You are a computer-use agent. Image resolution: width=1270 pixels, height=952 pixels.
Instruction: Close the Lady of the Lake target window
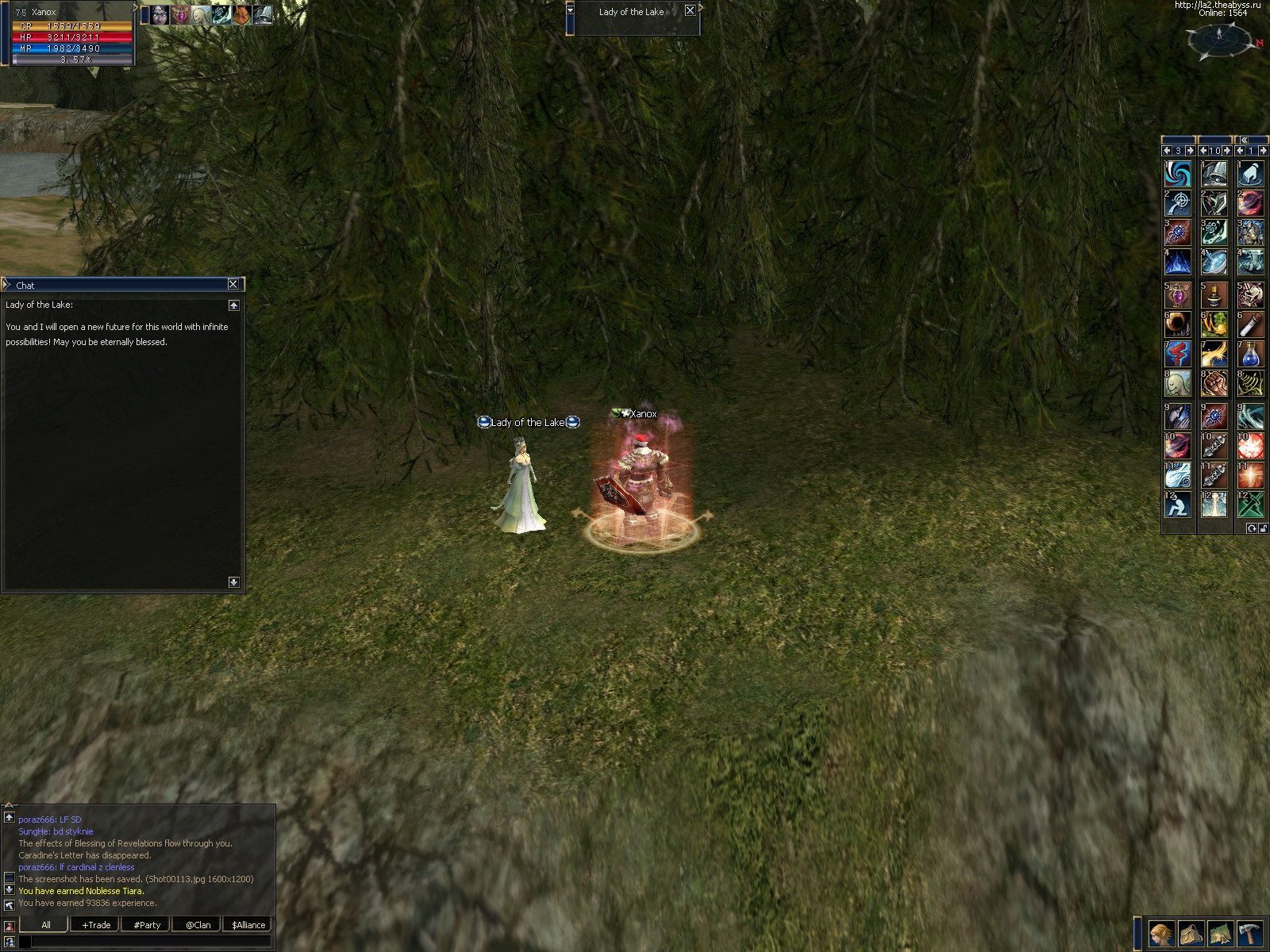pos(690,11)
